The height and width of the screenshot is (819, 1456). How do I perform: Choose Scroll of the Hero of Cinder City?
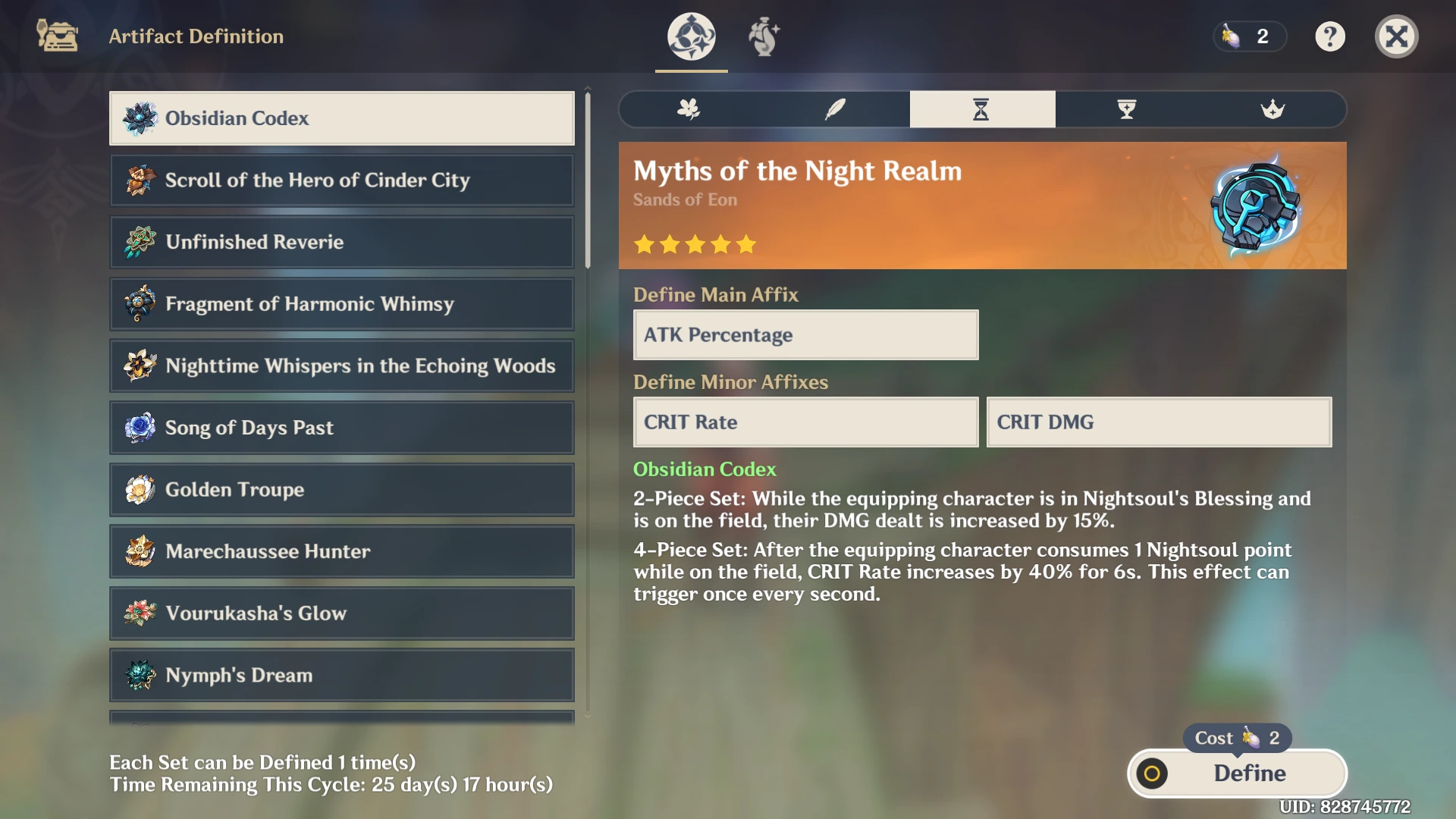click(341, 180)
